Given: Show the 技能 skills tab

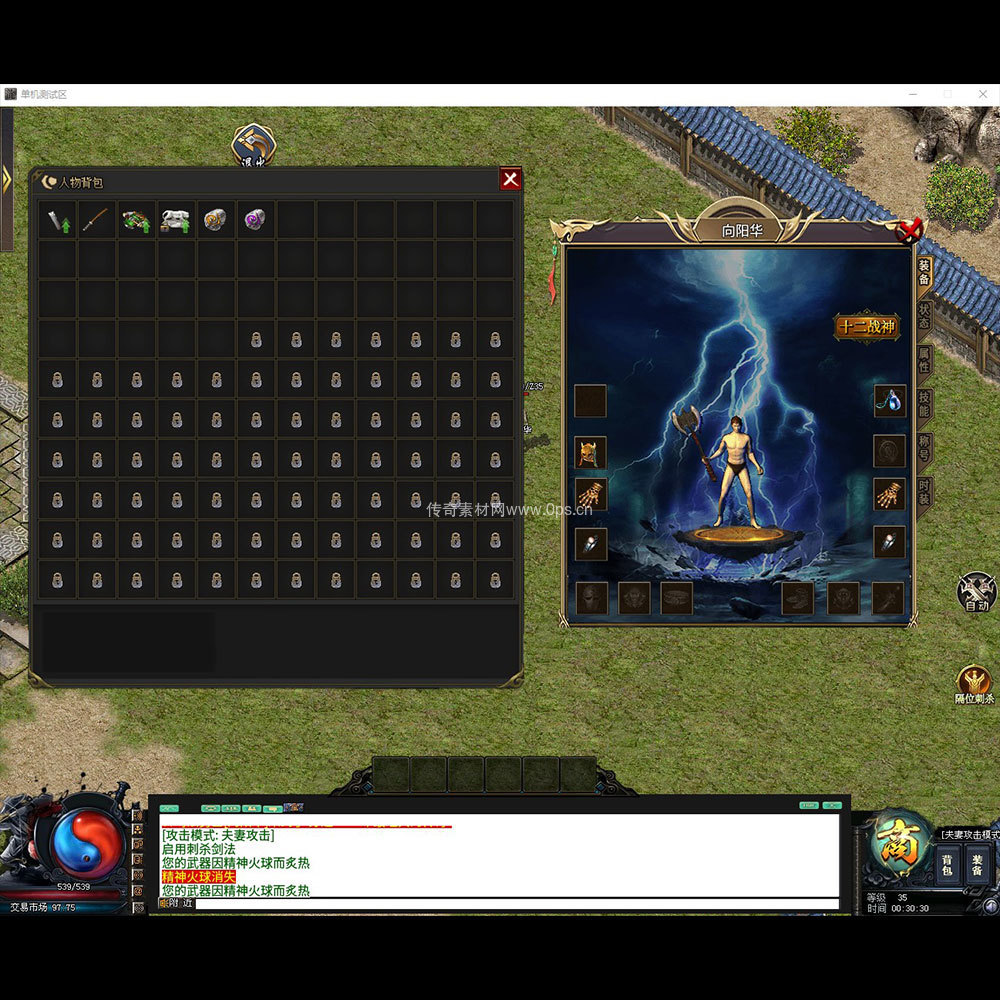Looking at the screenshot, I should (924, 405).
